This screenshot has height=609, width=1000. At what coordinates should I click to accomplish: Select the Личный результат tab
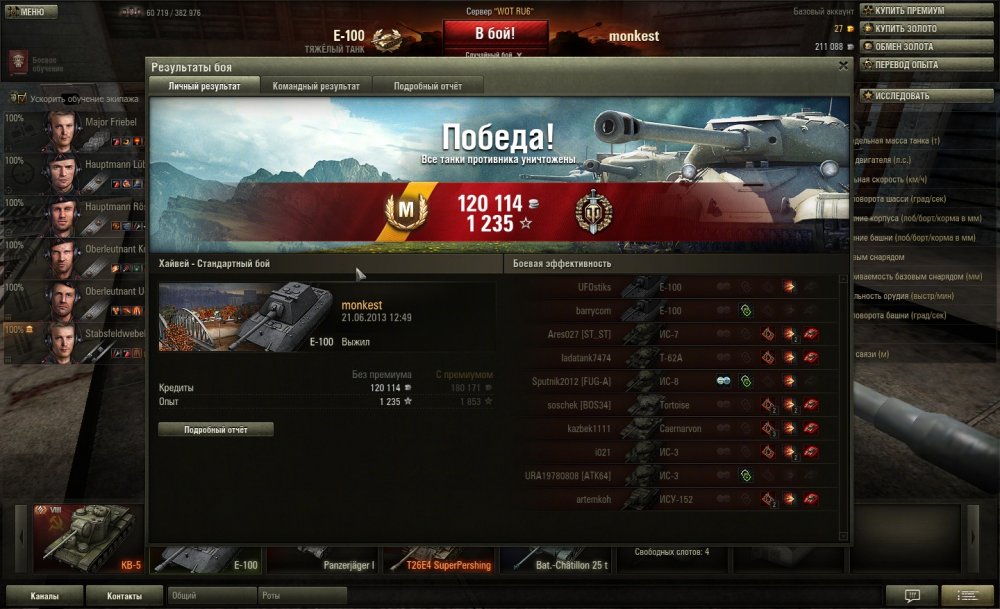[204, 86]
